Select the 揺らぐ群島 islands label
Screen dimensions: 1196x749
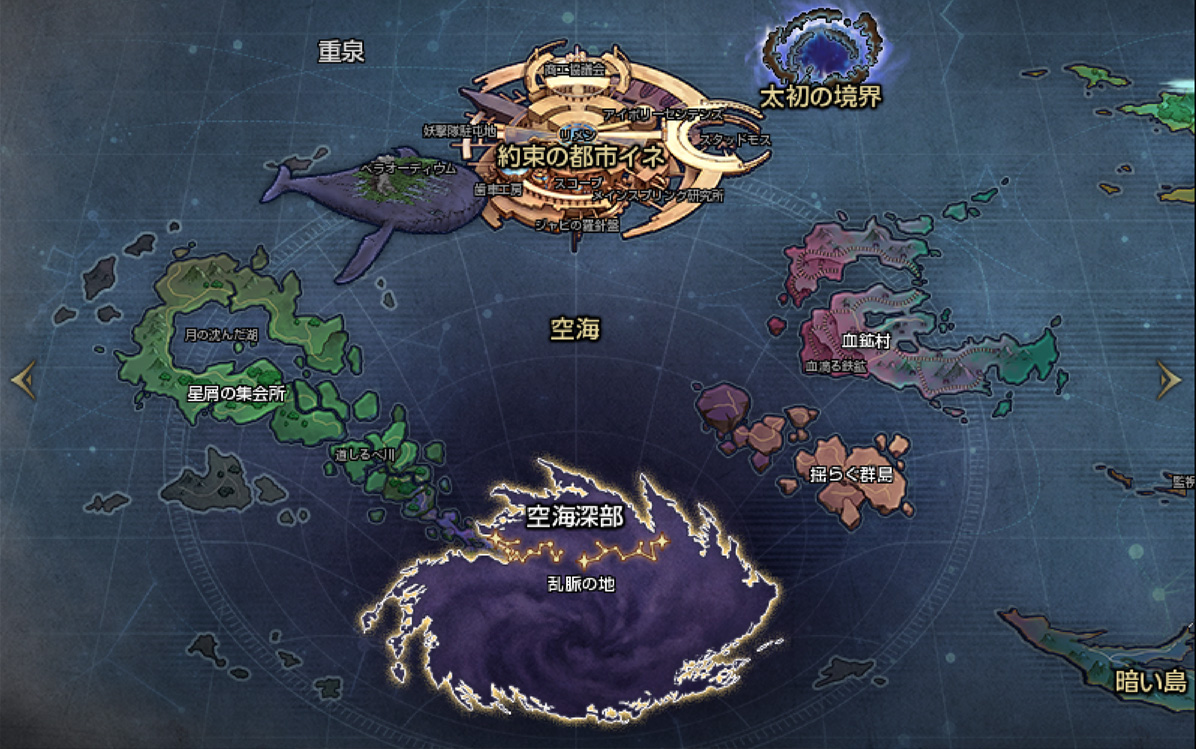(x=850, y=472)
